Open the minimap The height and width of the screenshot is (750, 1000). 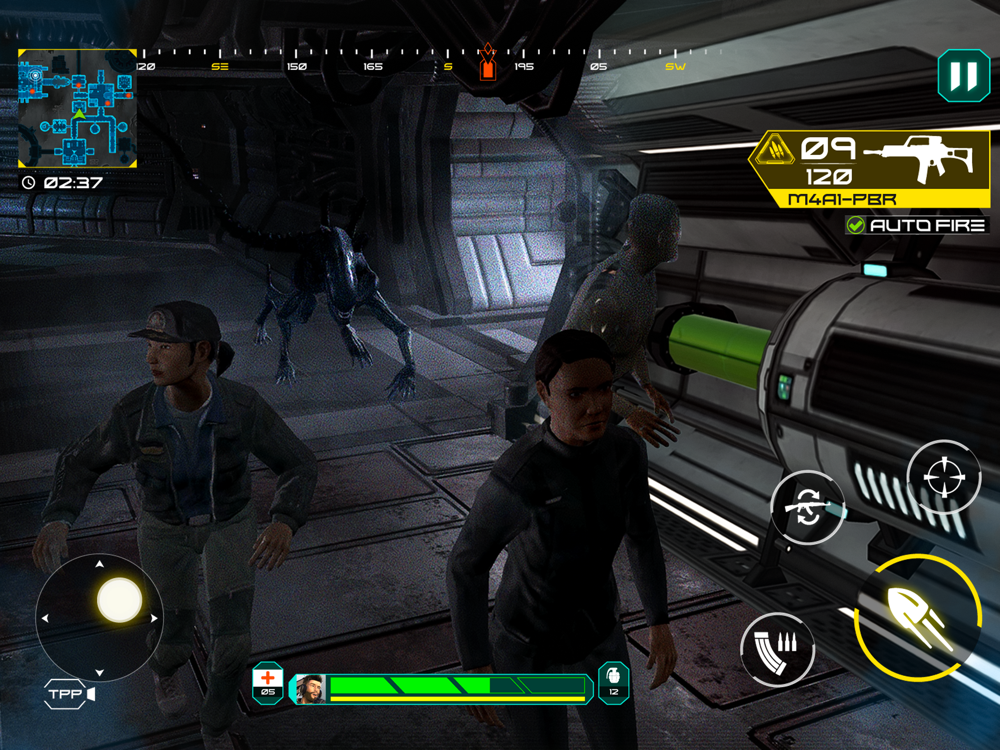point(77,108)
